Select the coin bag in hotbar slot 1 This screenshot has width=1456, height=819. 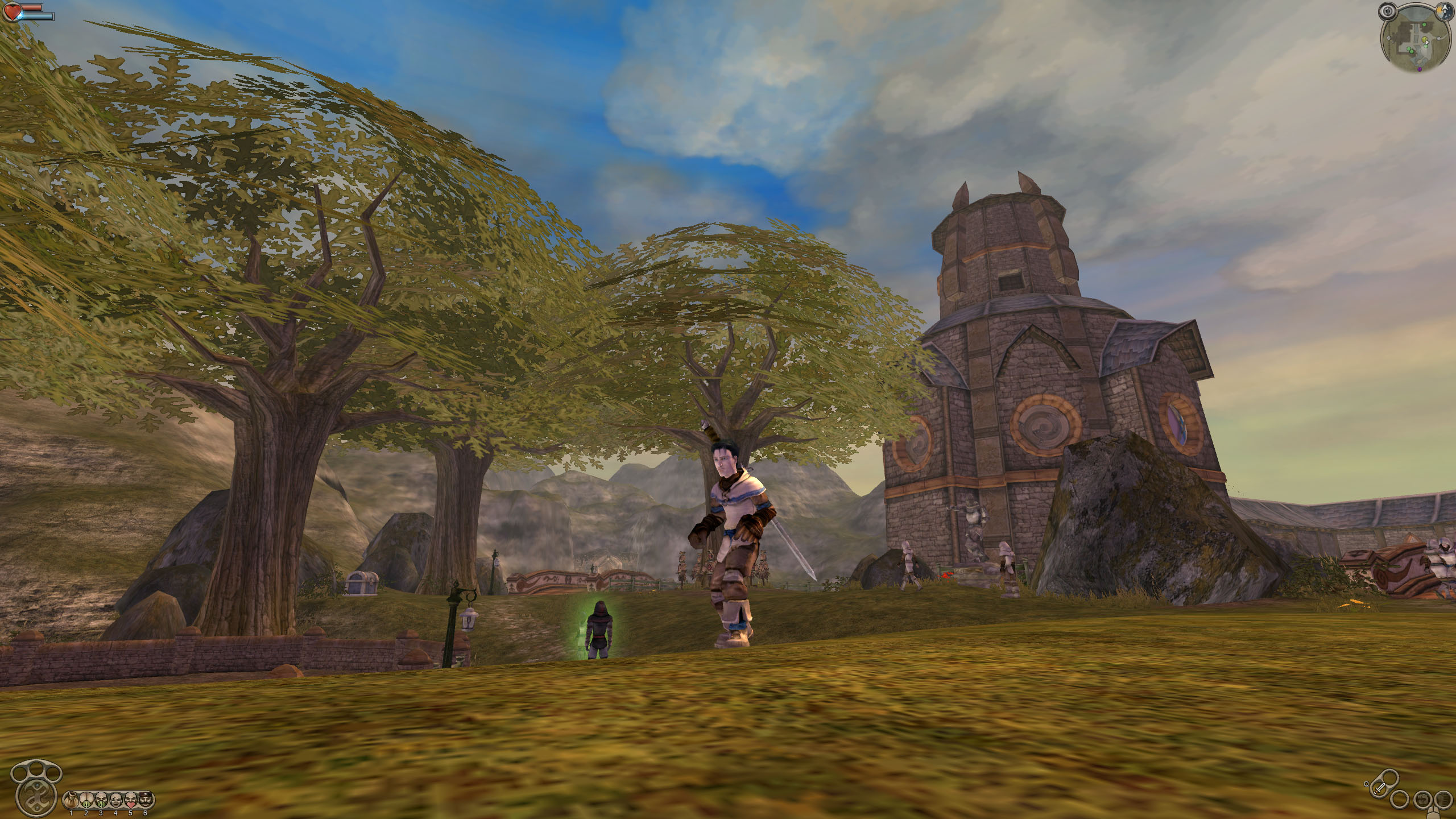point(72,800)
